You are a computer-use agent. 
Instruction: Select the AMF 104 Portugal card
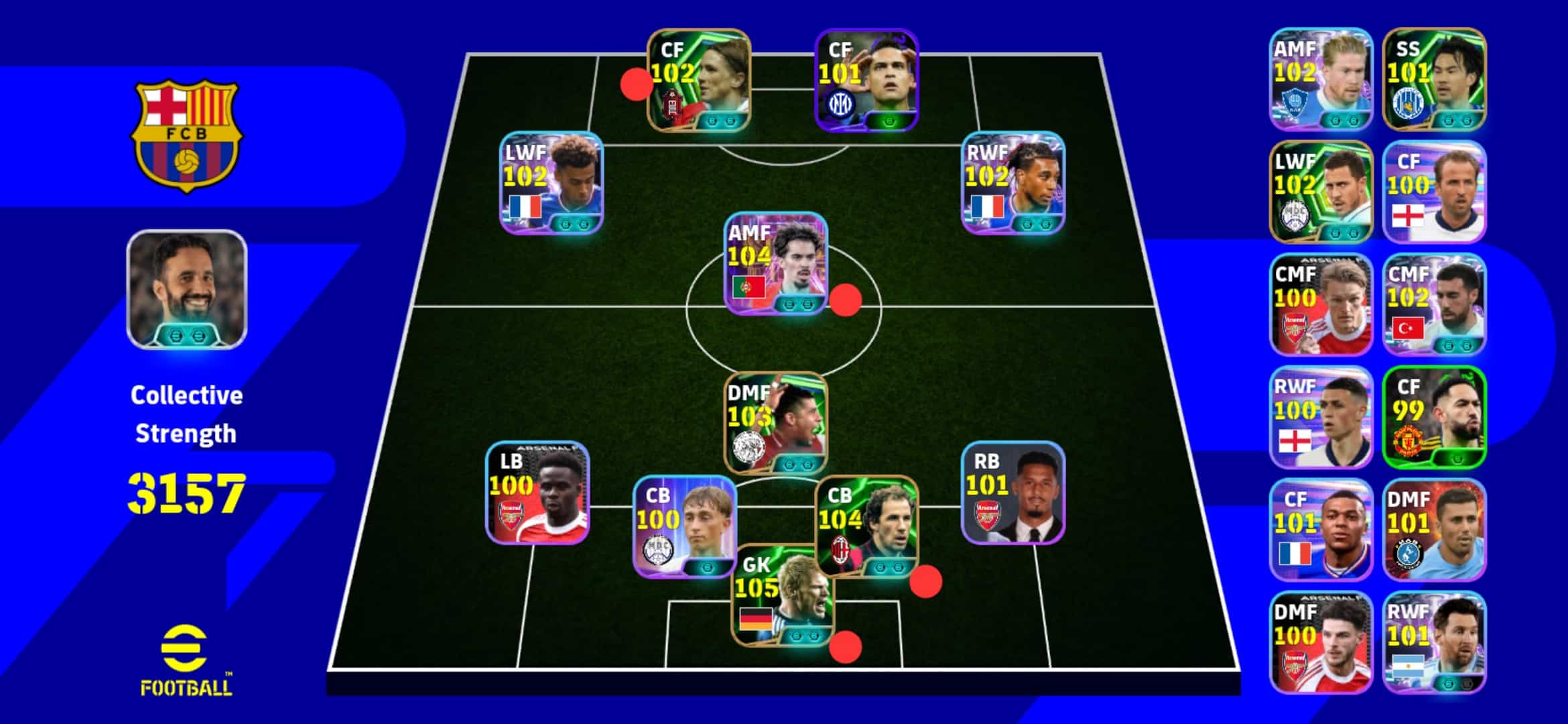(776, 263)
